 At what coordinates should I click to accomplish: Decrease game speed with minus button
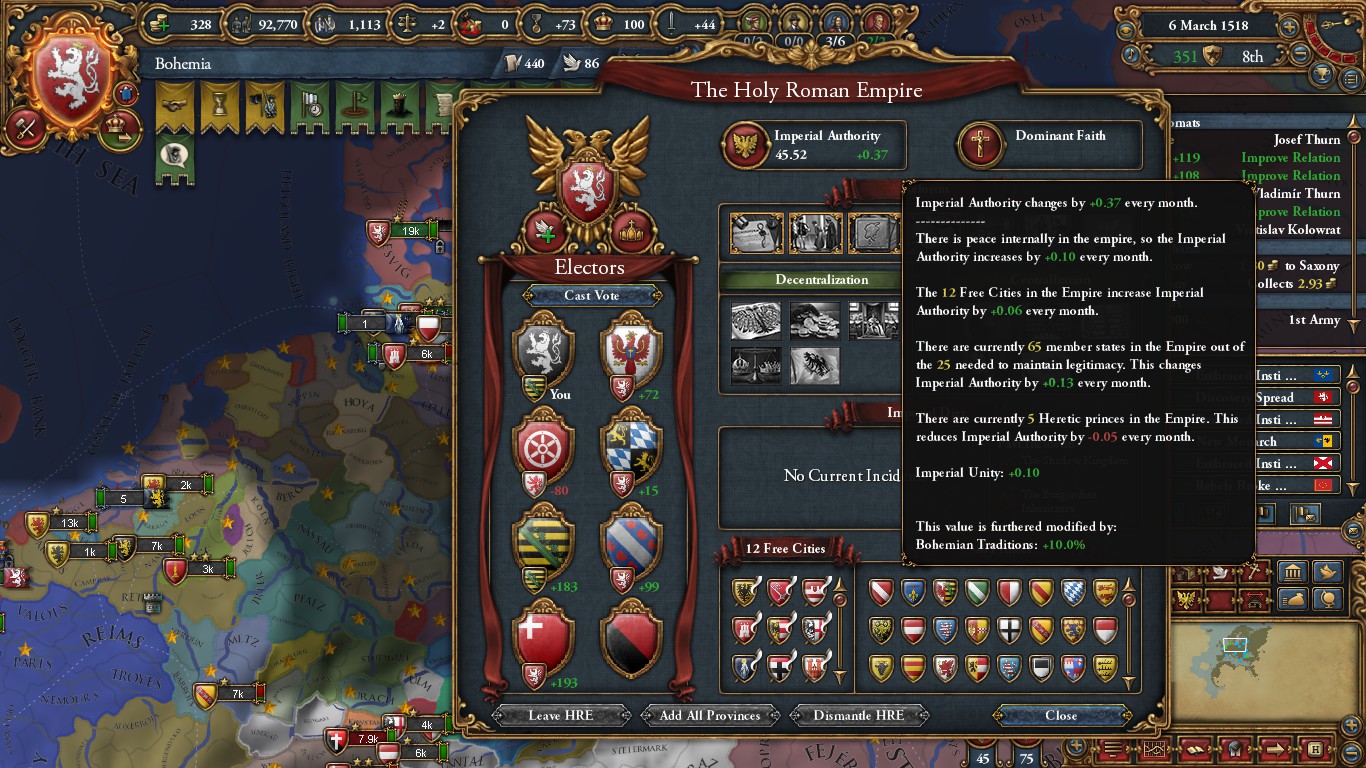[1301, 56]
